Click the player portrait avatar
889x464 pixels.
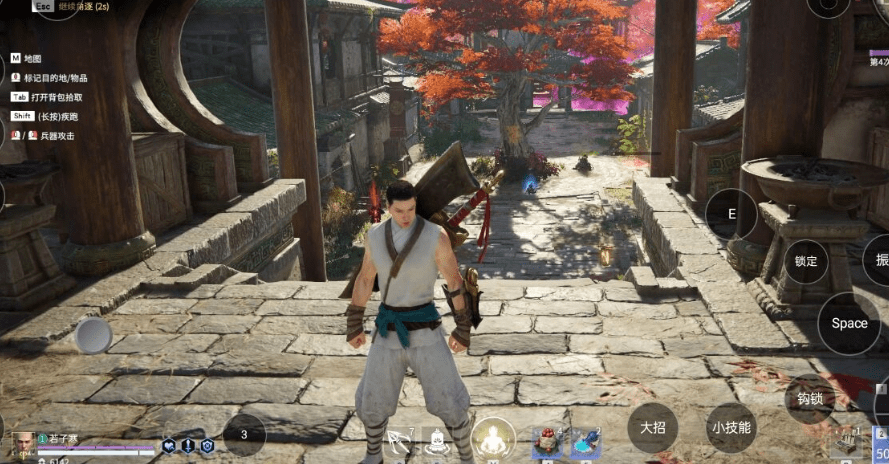[x=22, y=442]
